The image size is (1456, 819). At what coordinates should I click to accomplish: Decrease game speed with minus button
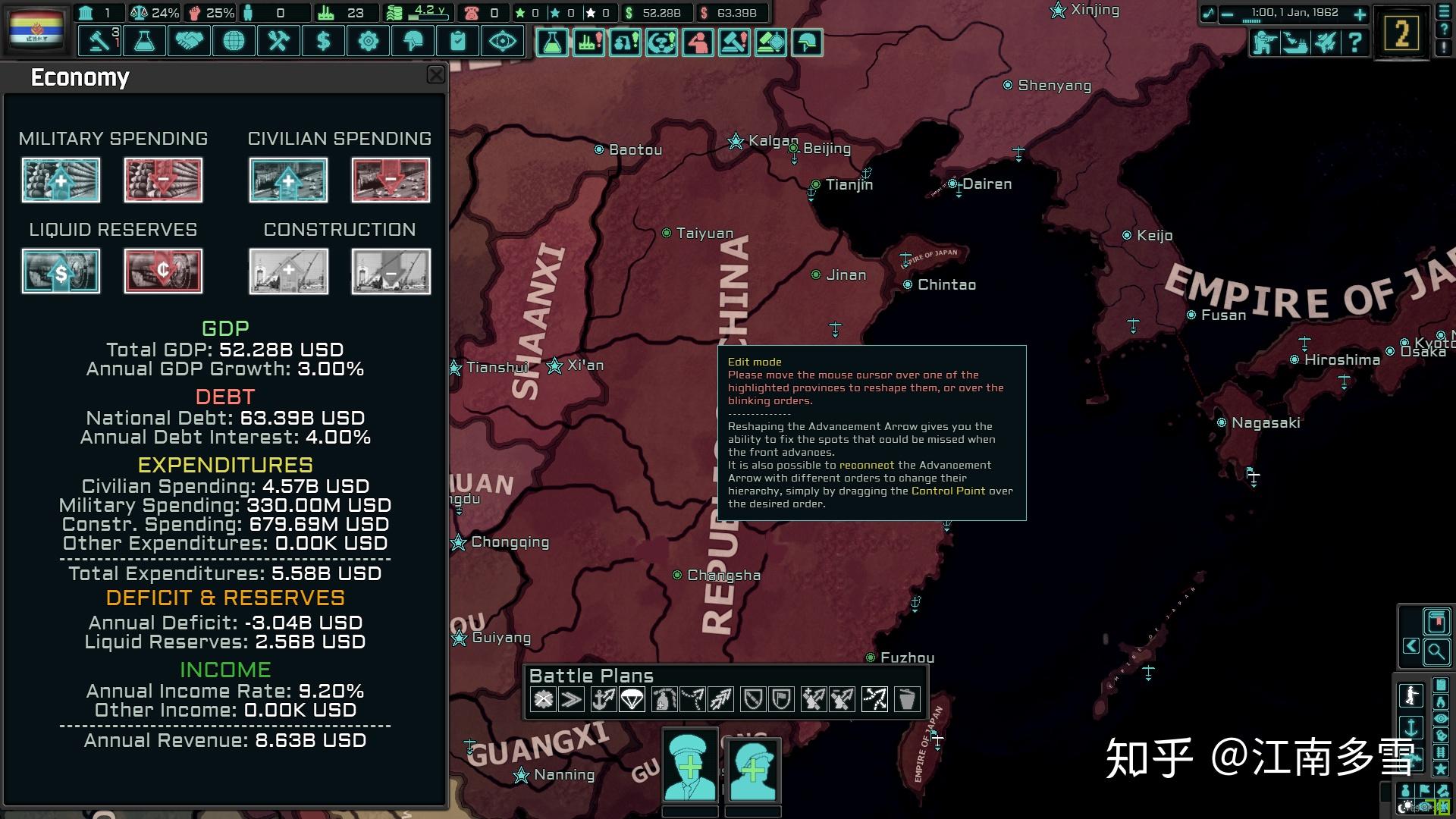pyautogui.click(x=1228, y=14)
